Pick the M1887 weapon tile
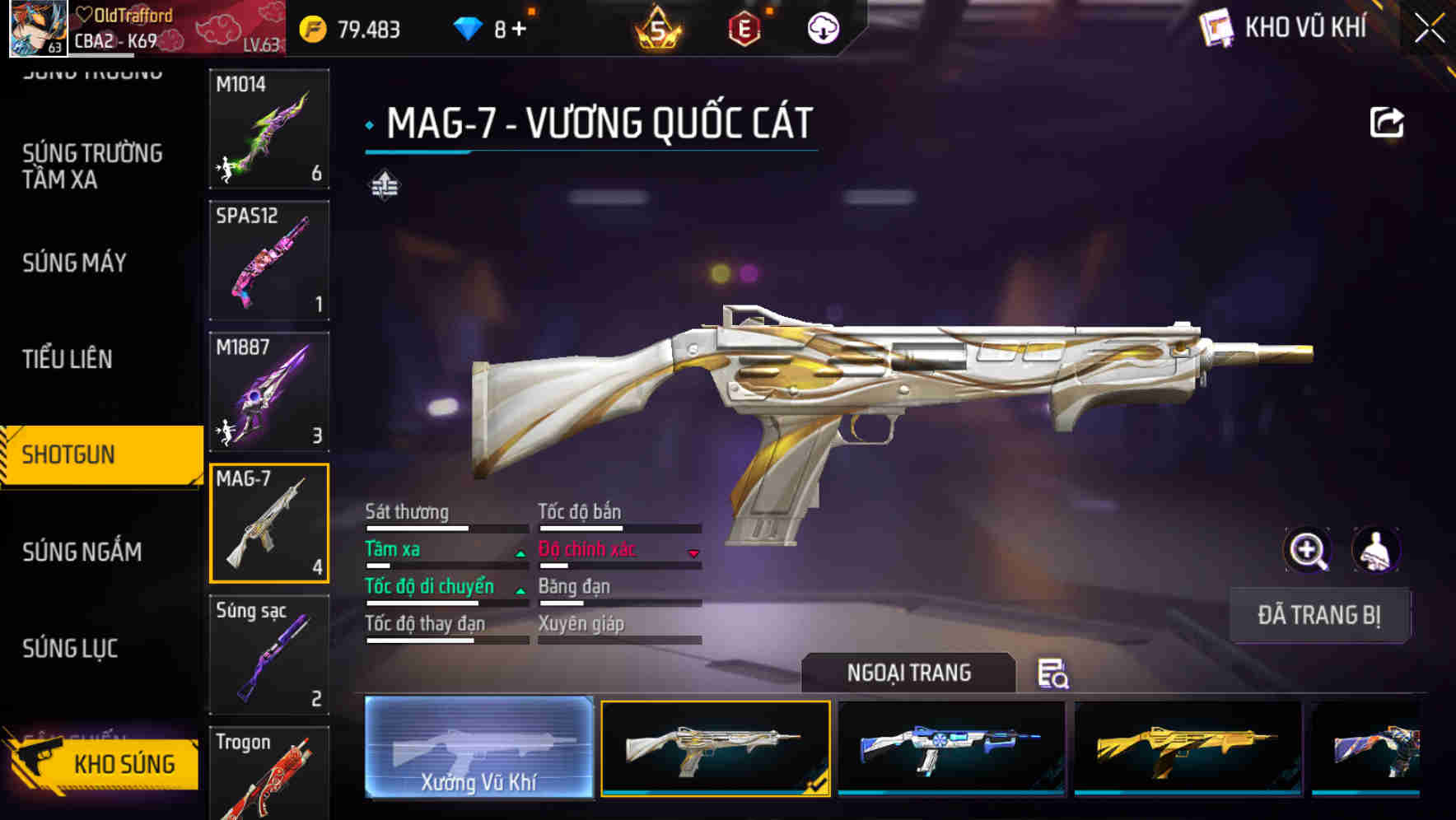Screen dimensions: 1456x820 (269, 392)
